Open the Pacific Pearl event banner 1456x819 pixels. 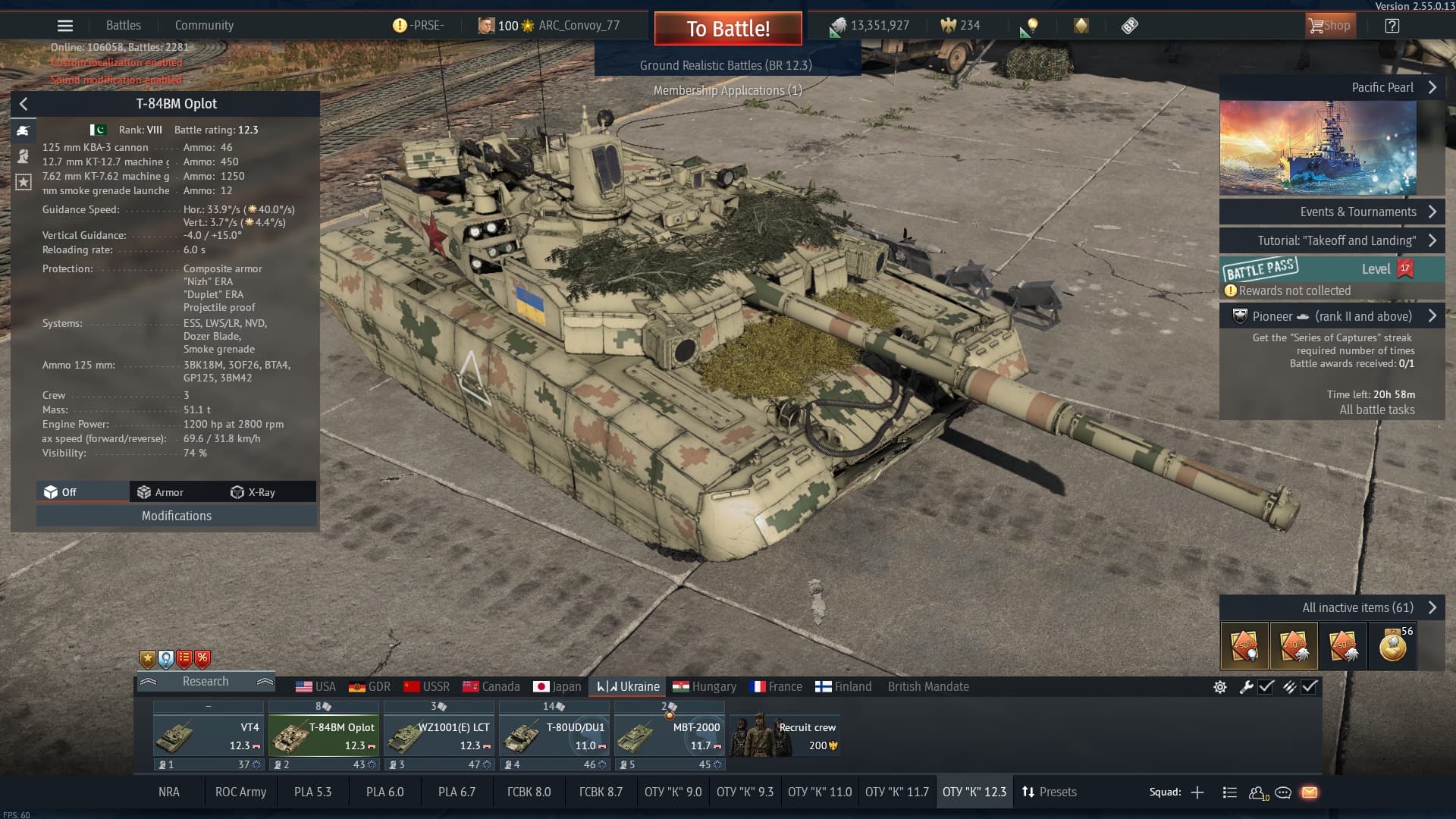click(x=1318, y=148)
